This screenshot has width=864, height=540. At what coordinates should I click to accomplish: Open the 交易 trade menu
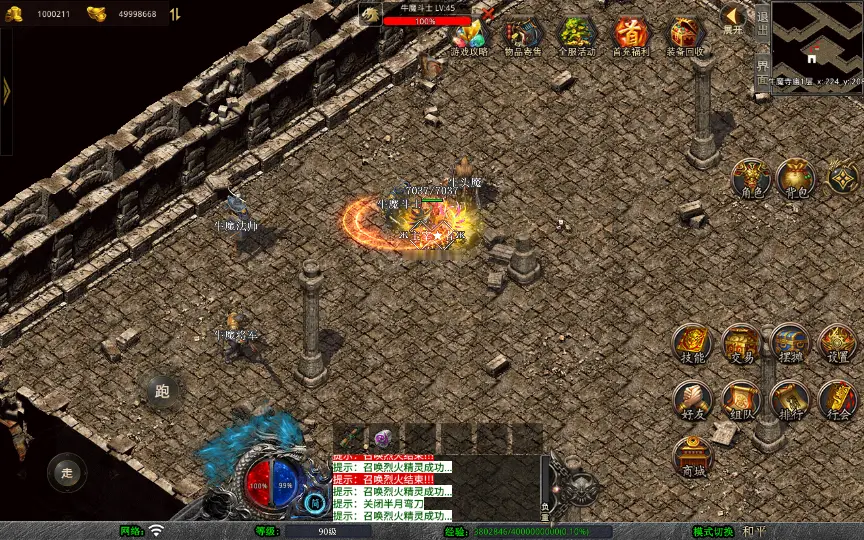741,343
